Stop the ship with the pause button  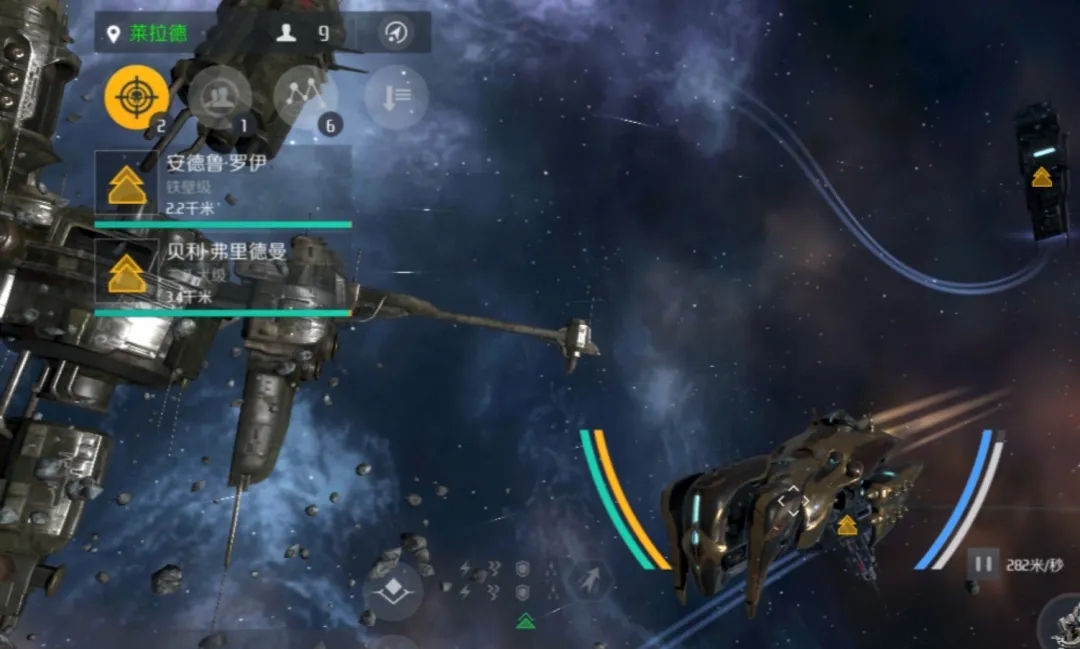tap(983, 564)
